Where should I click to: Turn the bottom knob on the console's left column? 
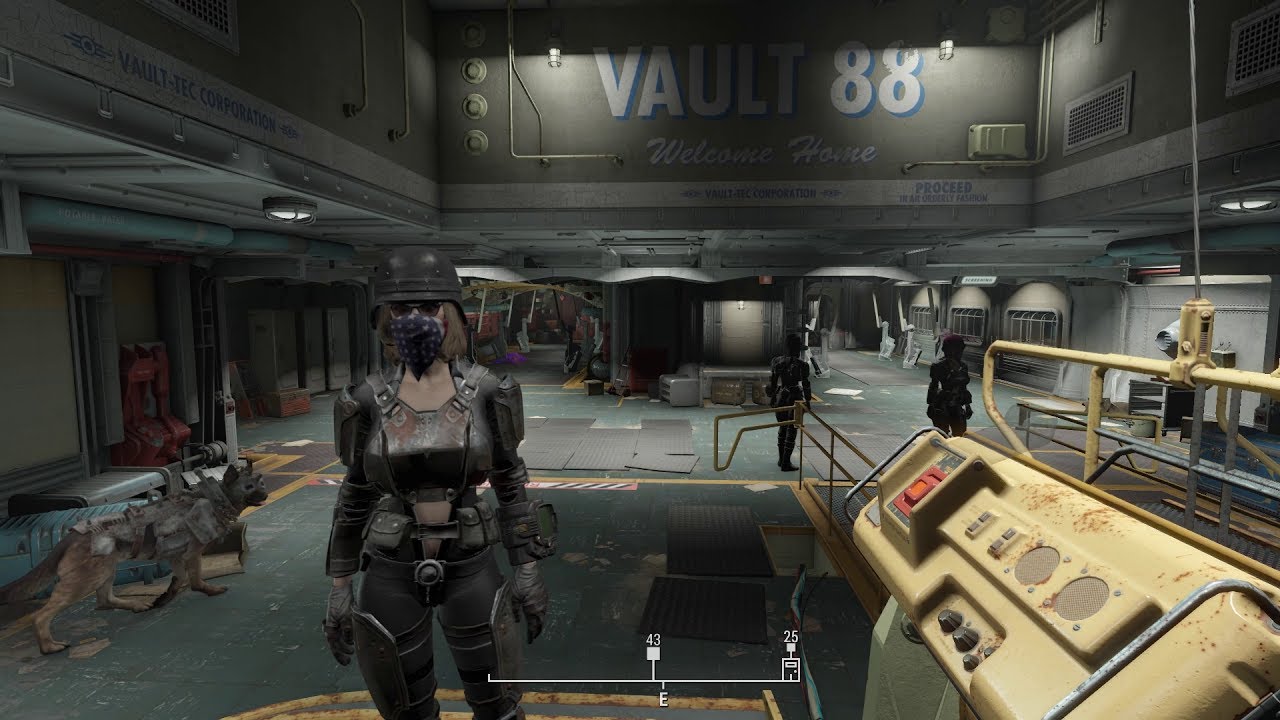971,660
